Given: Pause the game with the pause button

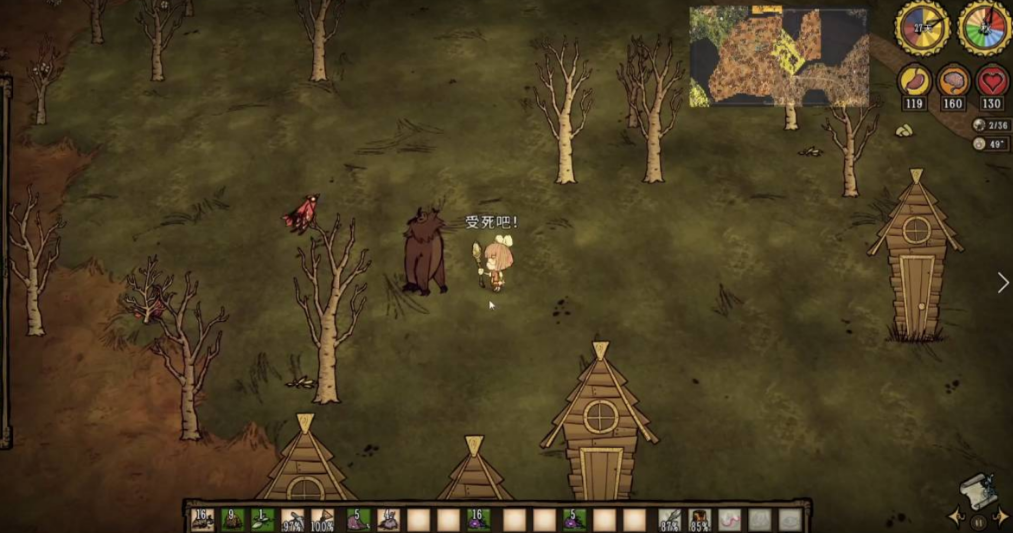Looking at the screenshot, I should pyautogui.click(x=977, y=522).
